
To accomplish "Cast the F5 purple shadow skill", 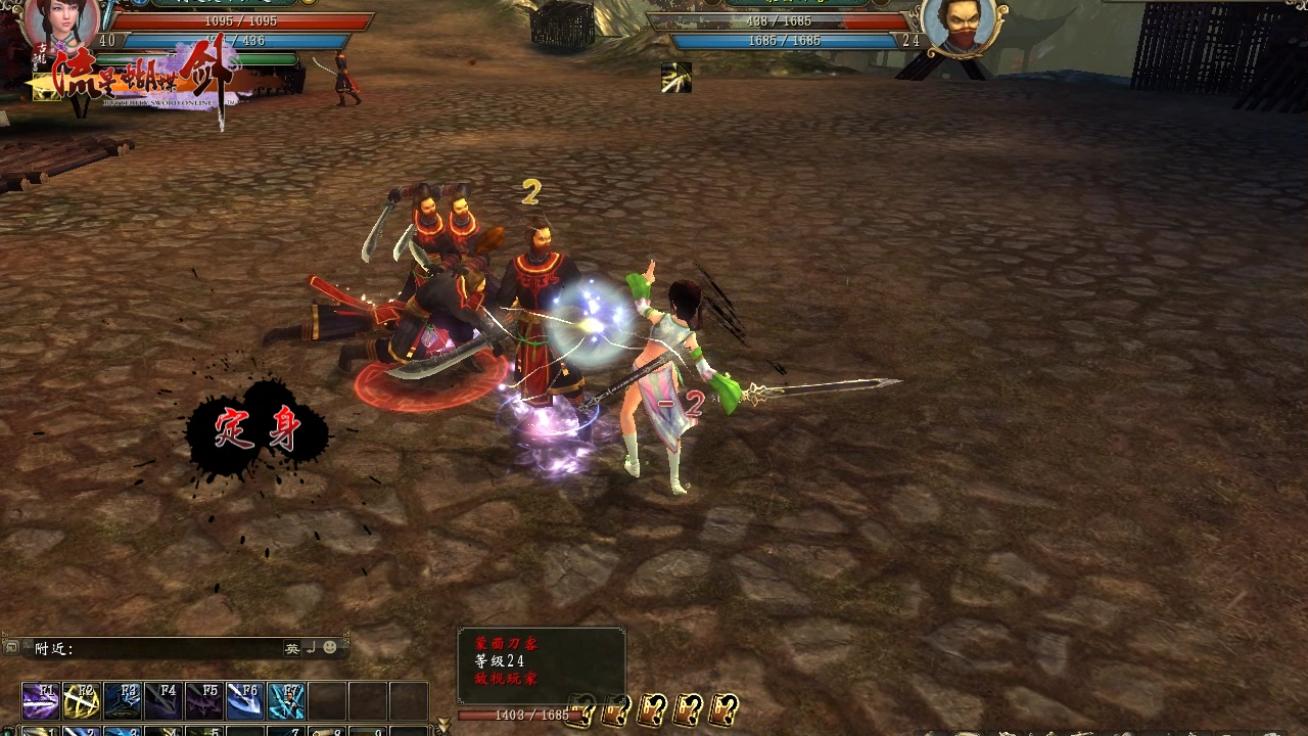I will [204, 701].
